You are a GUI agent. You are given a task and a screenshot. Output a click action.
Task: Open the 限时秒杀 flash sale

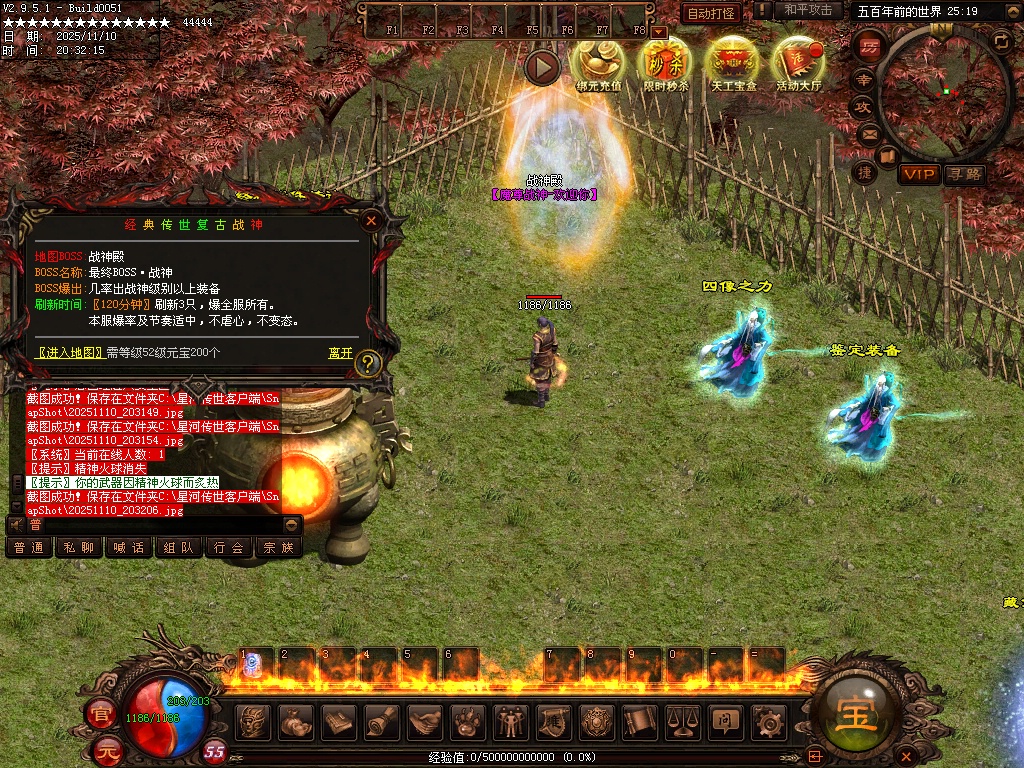point(665,64)
